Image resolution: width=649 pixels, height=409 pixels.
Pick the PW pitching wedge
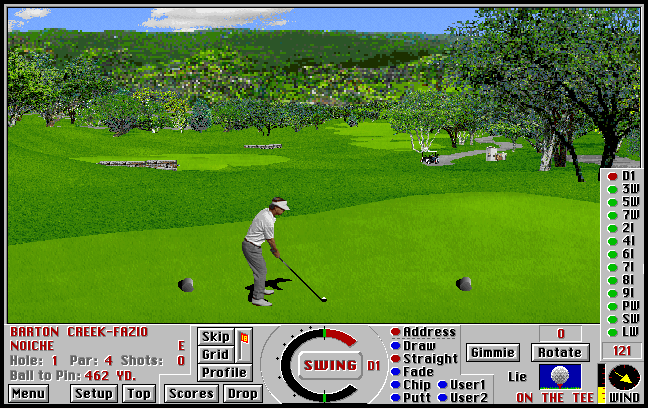630,306
